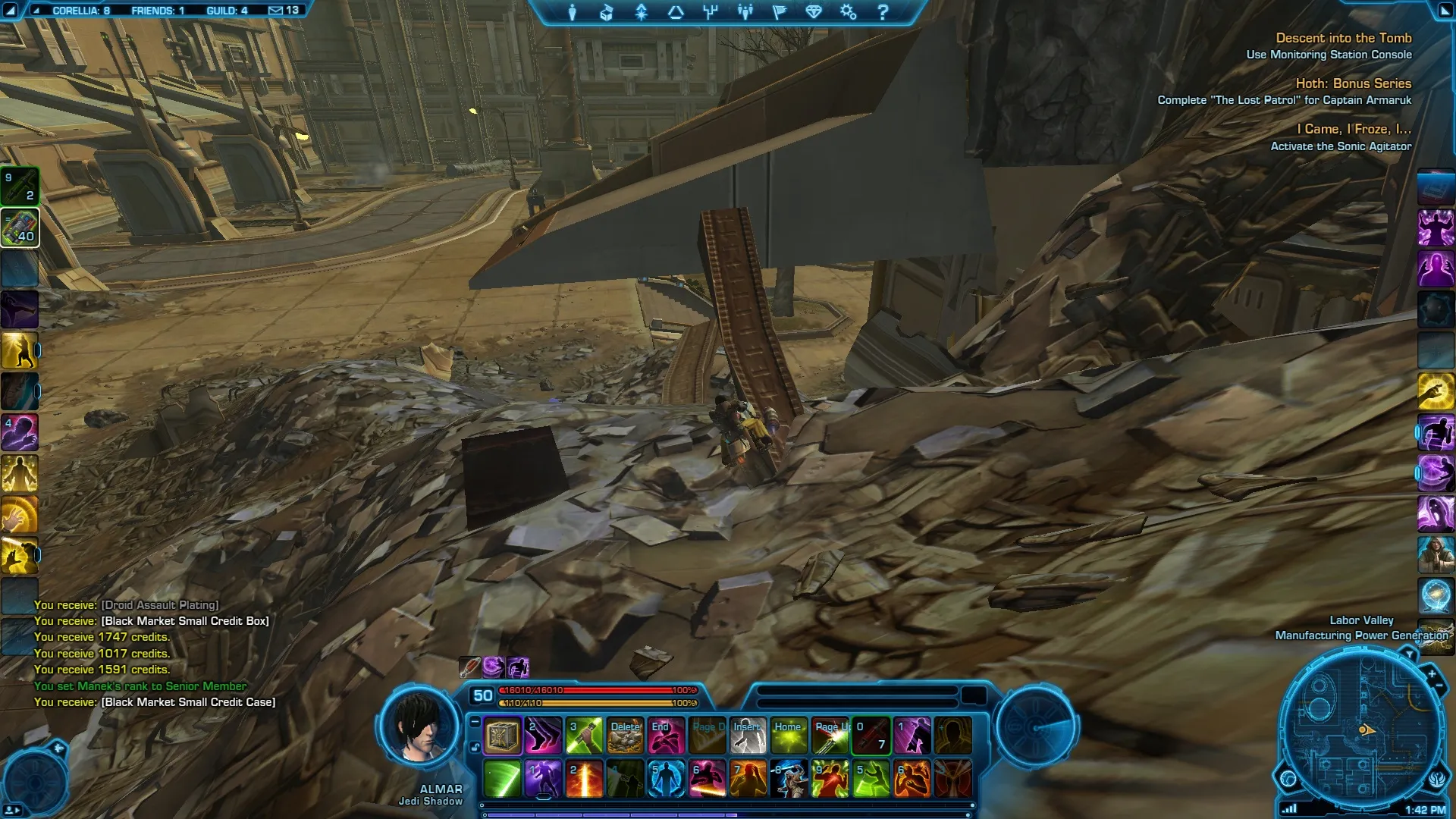Viewport: 1456px width, 819px height.
Task: Activate the Home-key green burst ability
Action: (x=789, y=736)
